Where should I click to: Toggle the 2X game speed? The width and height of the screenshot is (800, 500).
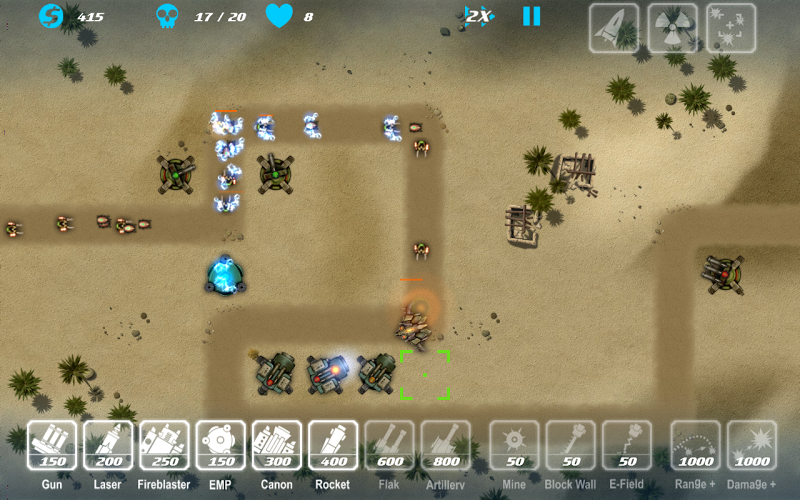point(479,16)
